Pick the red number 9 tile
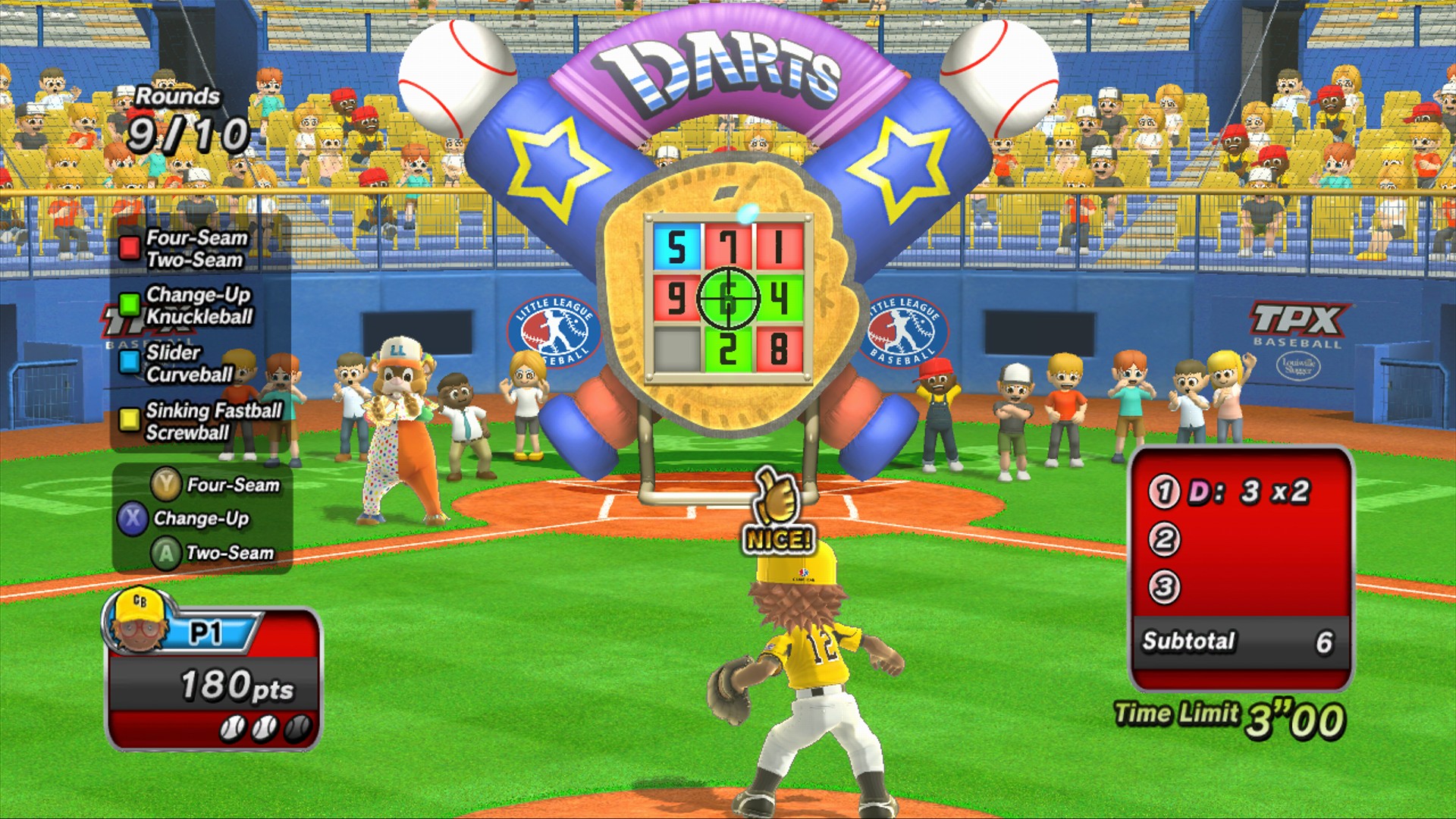 [677, 298]
